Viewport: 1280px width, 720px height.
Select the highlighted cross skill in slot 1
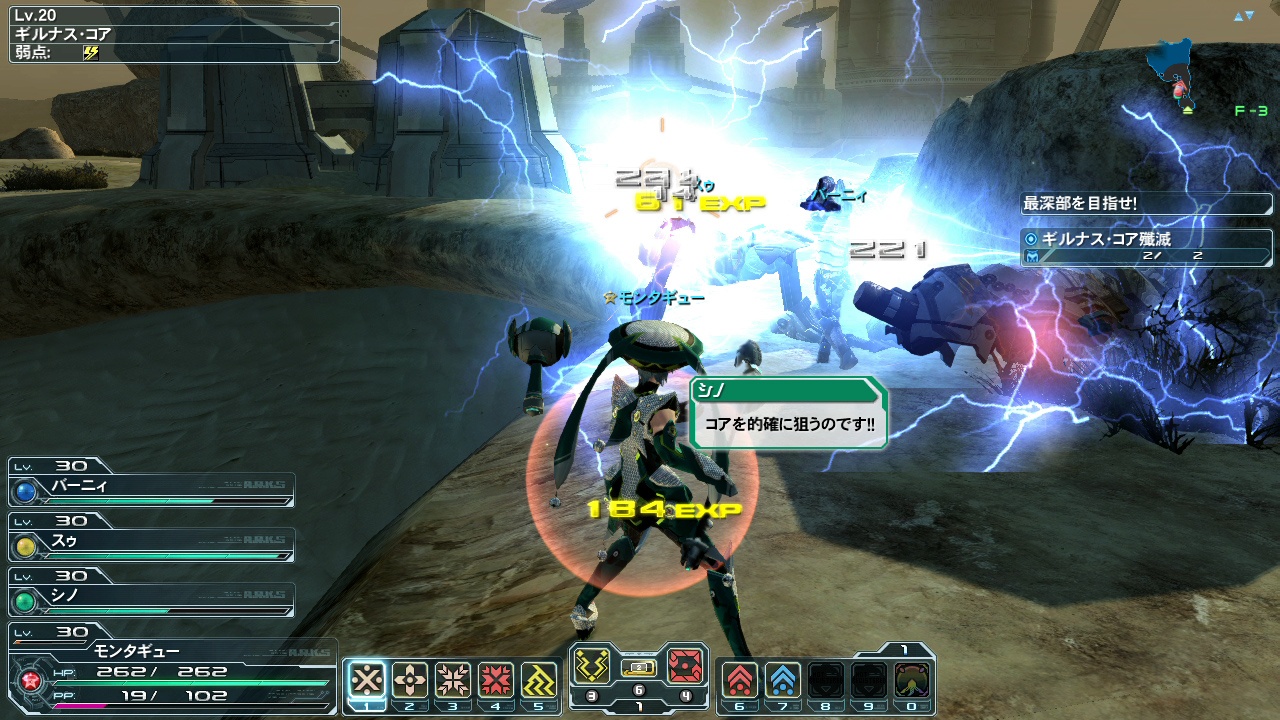coord(367,680)
